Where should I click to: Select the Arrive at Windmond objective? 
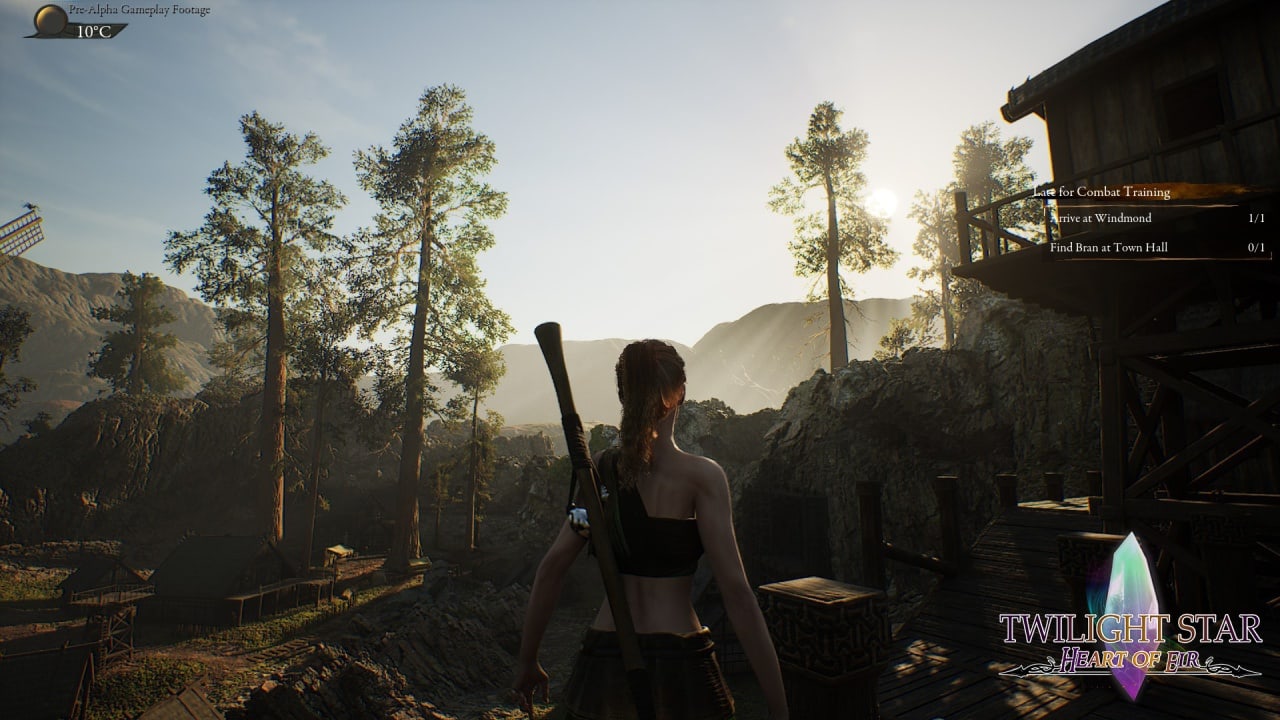click(x=1100, y=218)
